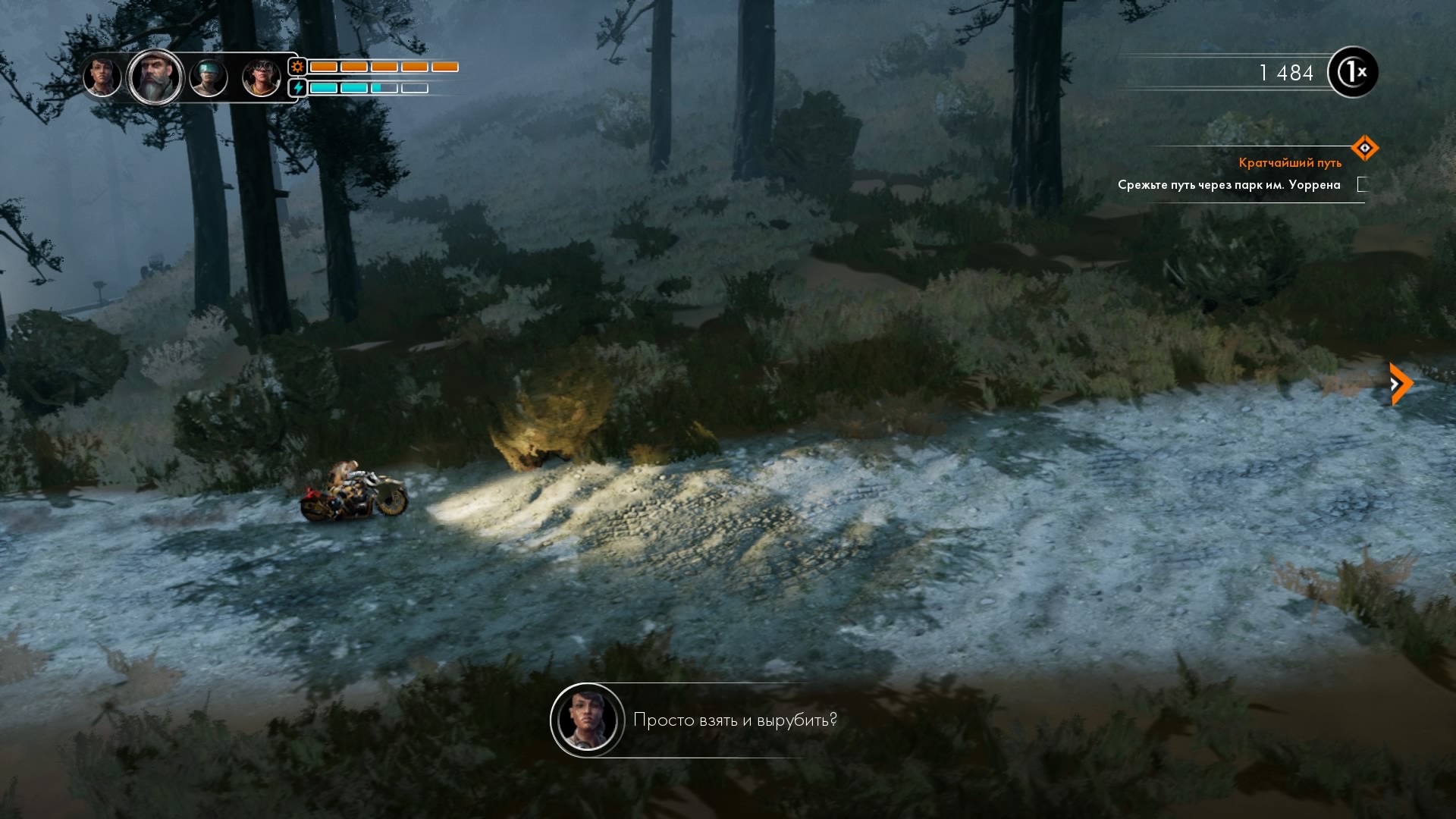Switch to the teal-visor soldier portrait

tap(209, 77)
